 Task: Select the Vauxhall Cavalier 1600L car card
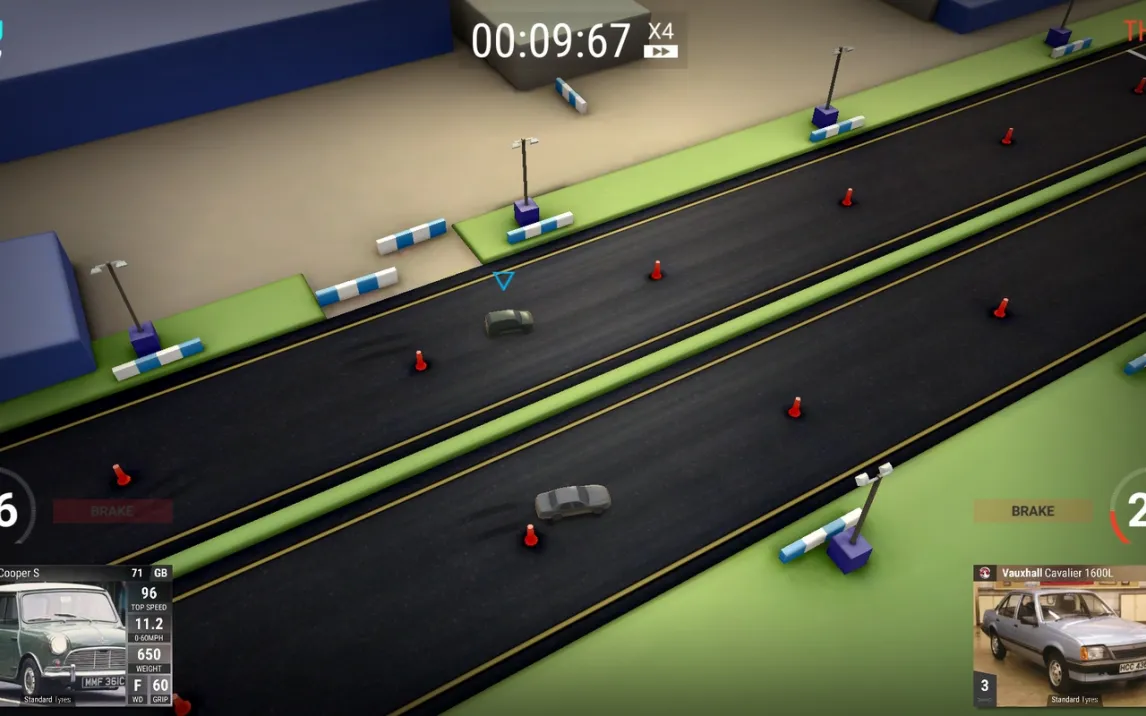[1059, 637]
